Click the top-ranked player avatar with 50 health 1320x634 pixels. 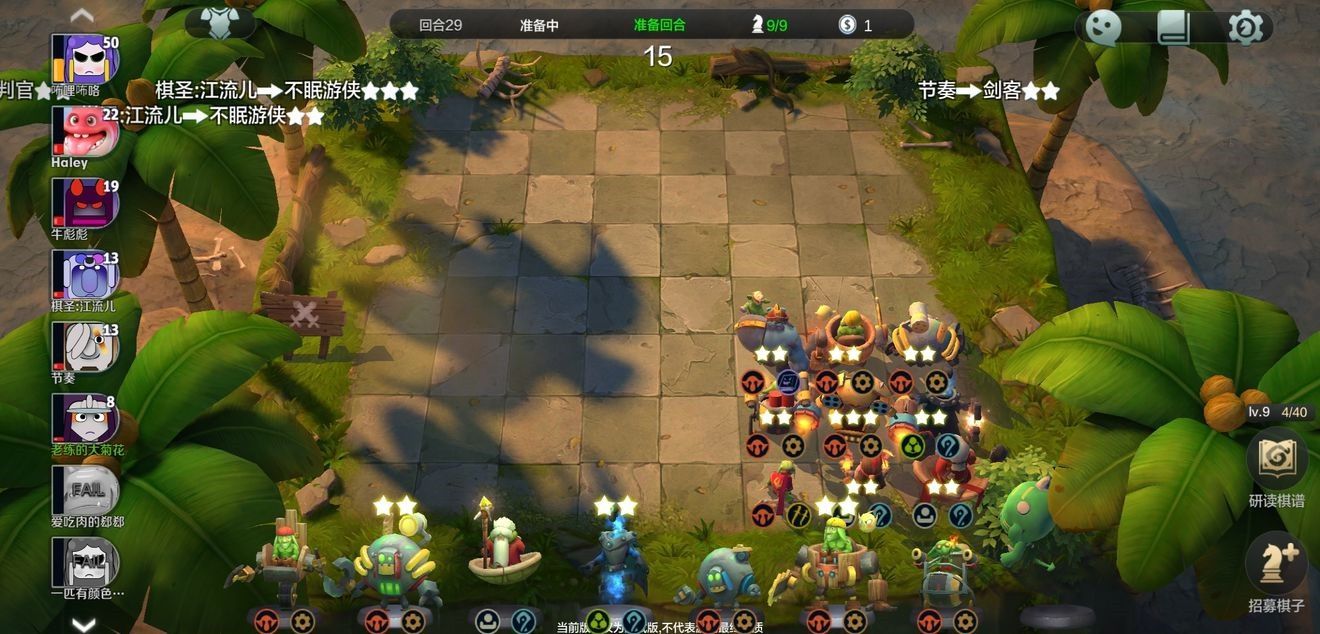click(85, 59)
